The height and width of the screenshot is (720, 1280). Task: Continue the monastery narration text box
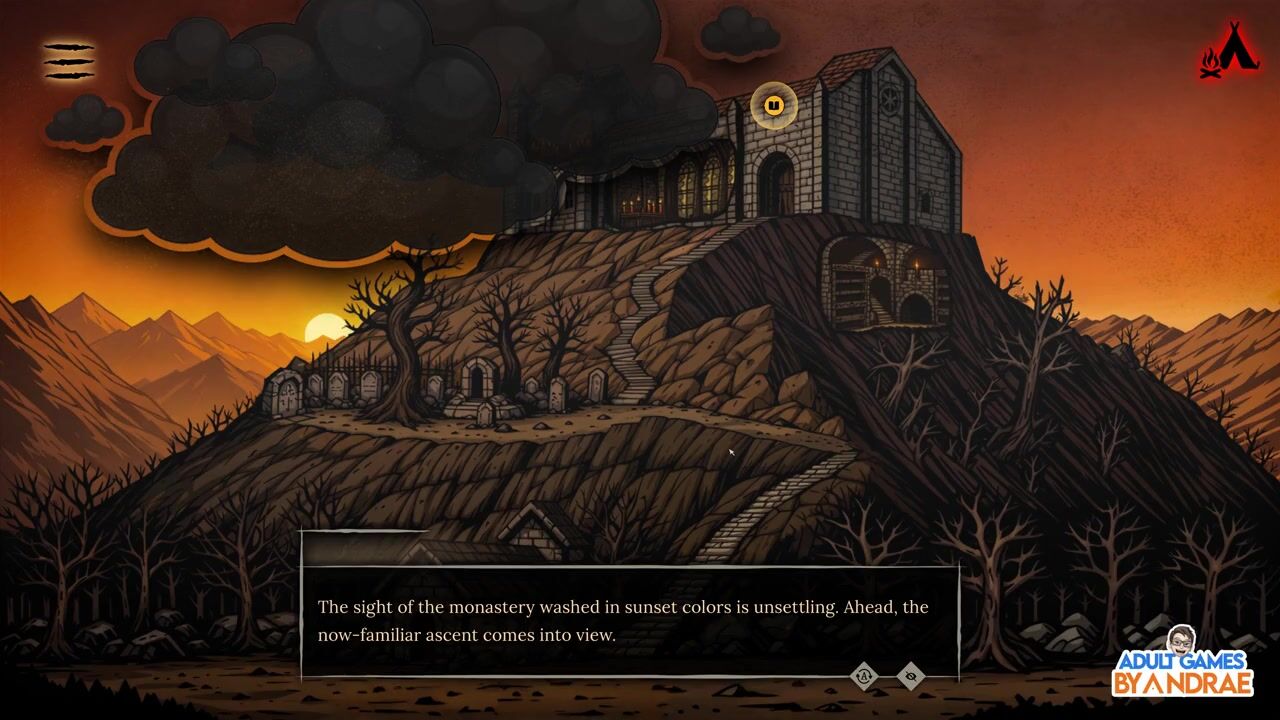pyautogui.click(x=628, y=621)
